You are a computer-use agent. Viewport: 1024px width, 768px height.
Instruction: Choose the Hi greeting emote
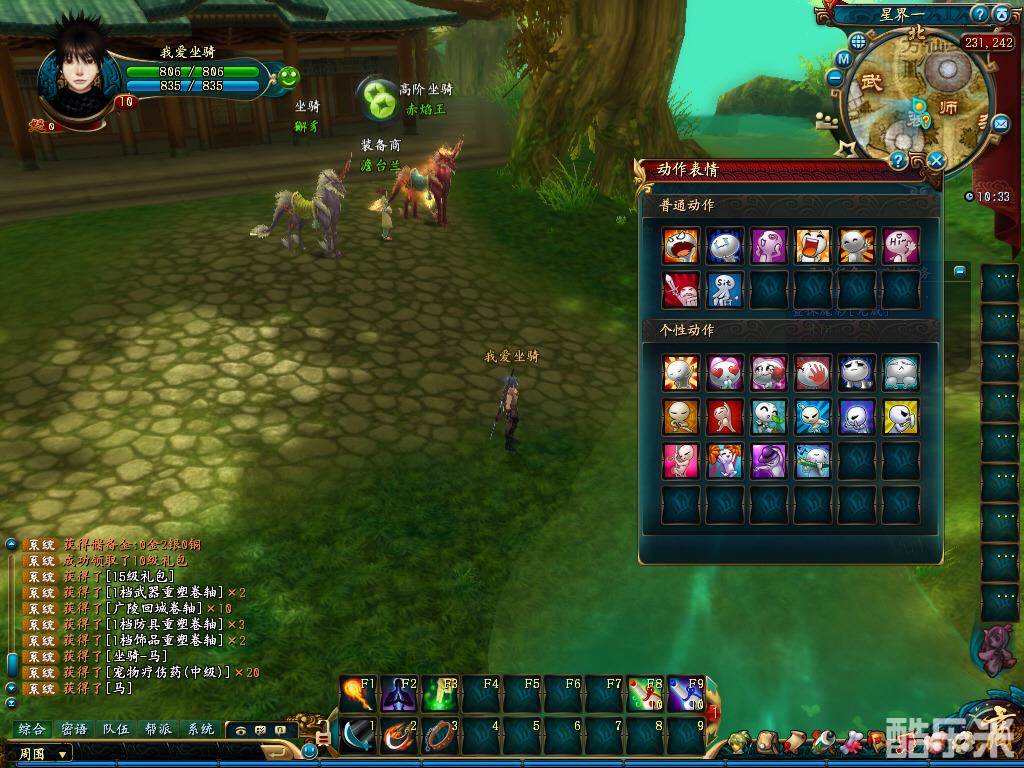coord(900,246)
